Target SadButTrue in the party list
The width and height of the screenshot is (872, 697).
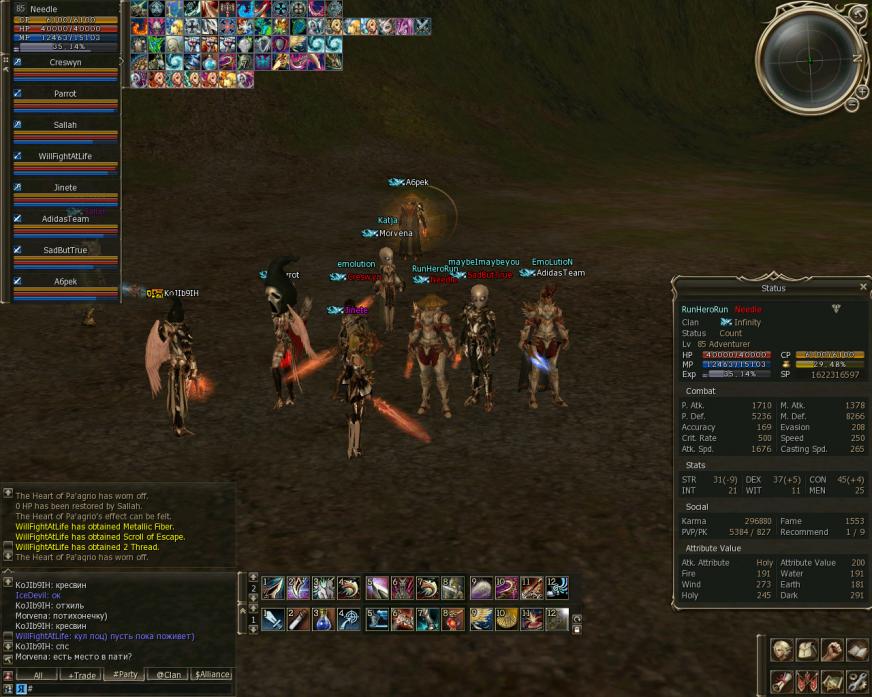[66, 250]
